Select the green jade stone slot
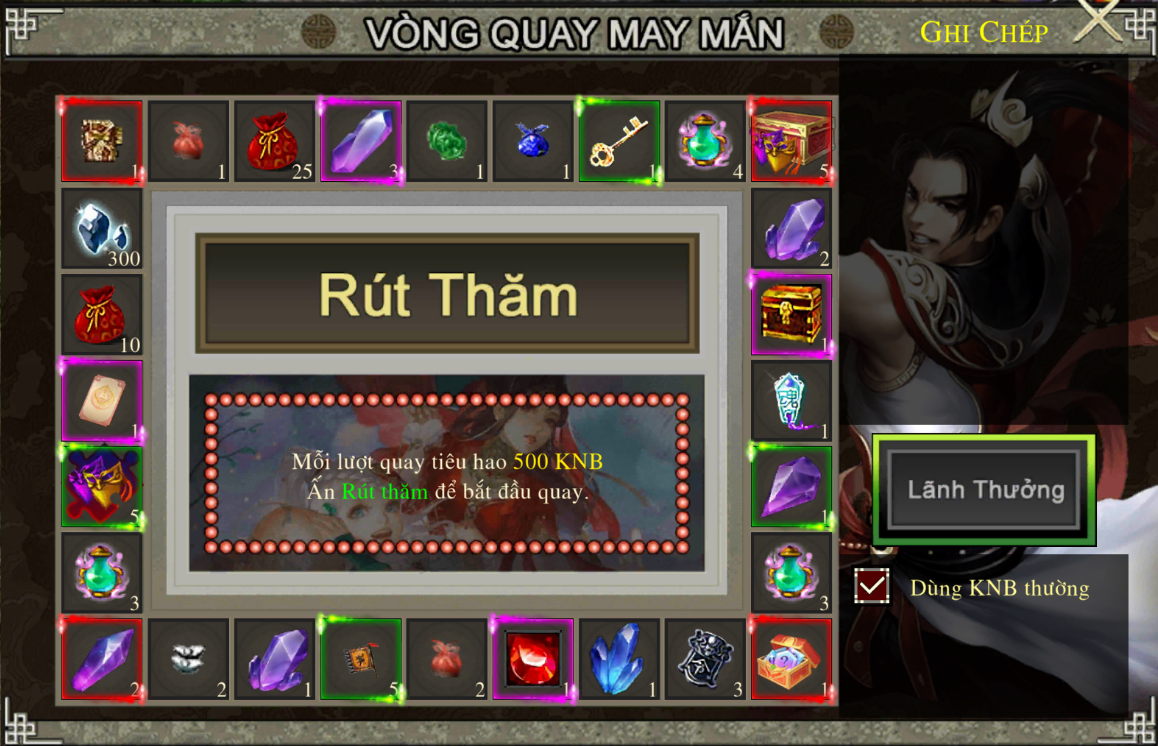Viewport: 1158px width, 746px height. (x=447, y=141)
